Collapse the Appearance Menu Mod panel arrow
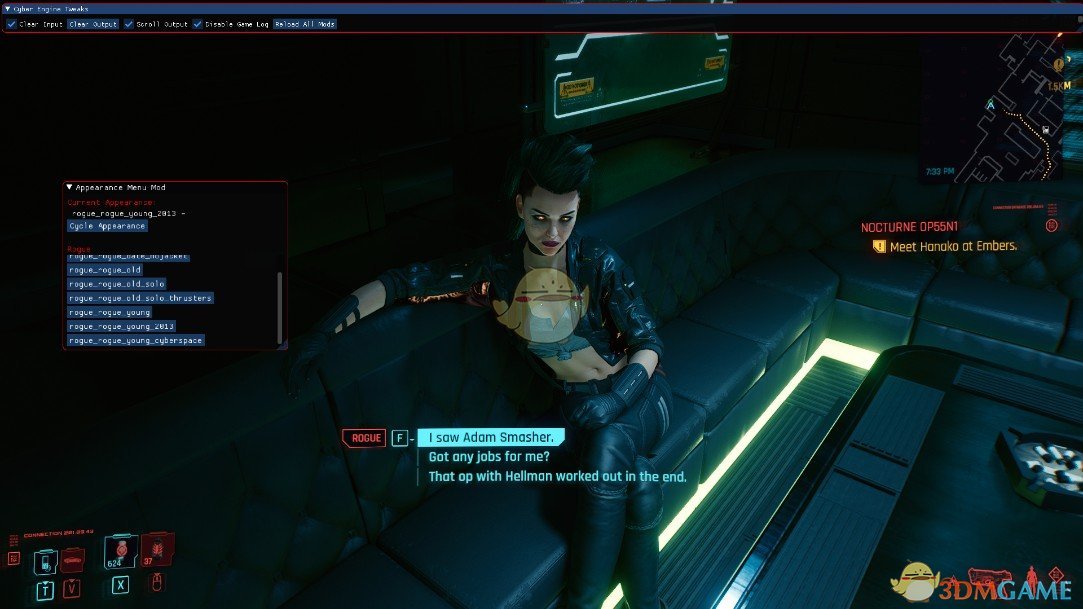 [70, 187]
